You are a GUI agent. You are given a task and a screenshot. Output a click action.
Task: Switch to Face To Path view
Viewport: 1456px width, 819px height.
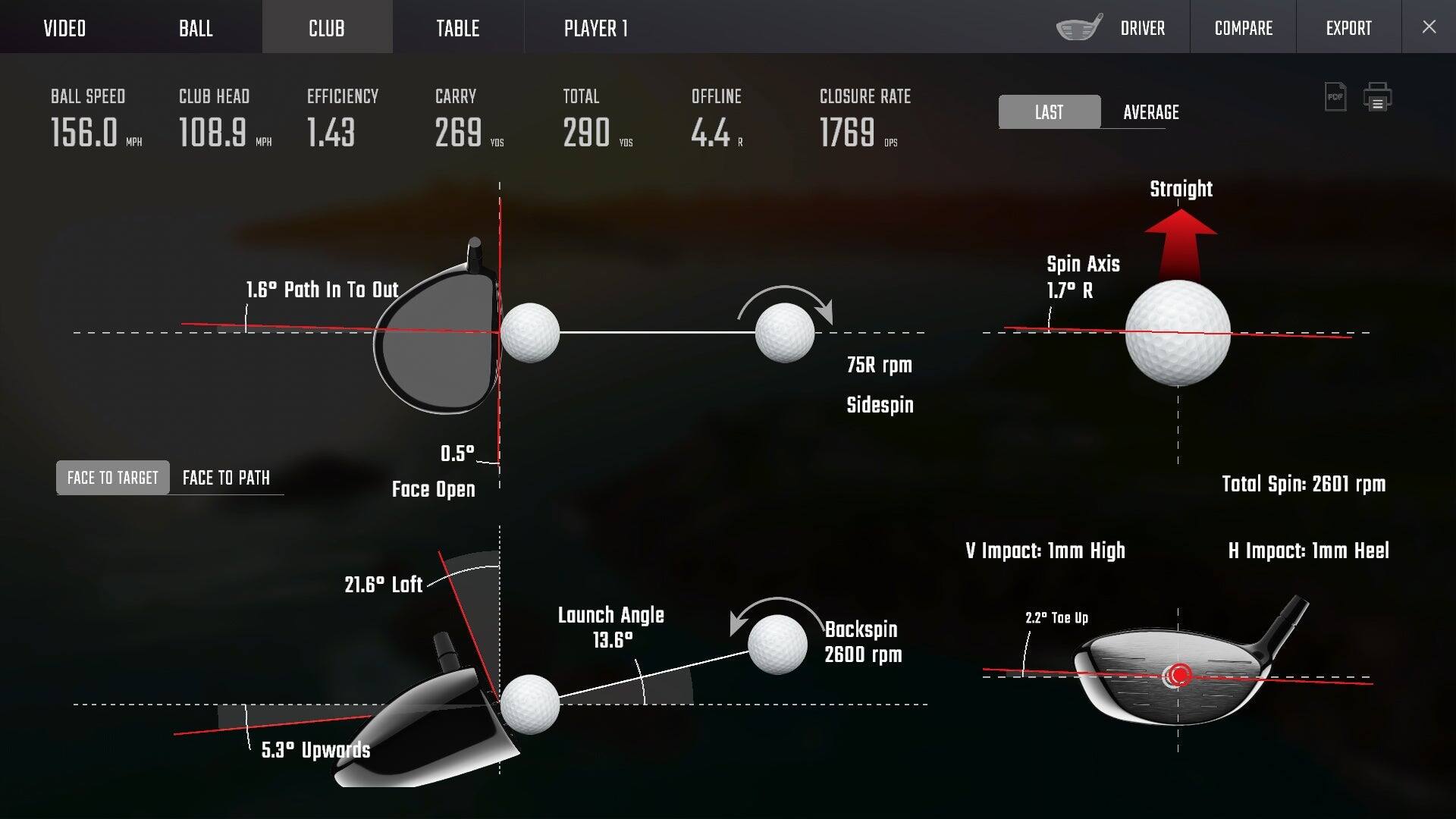(x=225, y=478)
